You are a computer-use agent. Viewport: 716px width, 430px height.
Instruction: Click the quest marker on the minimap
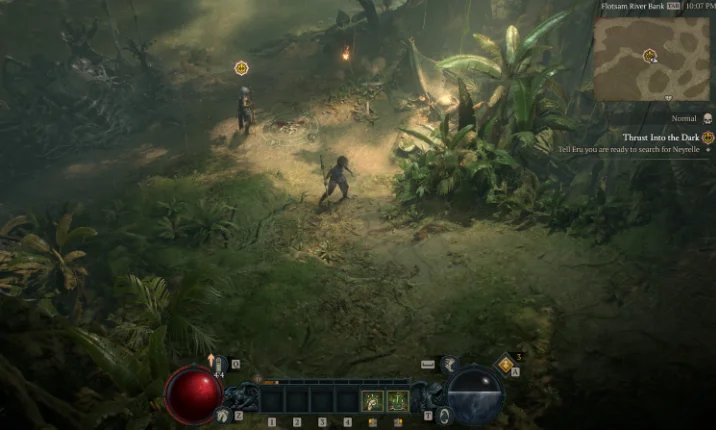(x=650, y=55)
